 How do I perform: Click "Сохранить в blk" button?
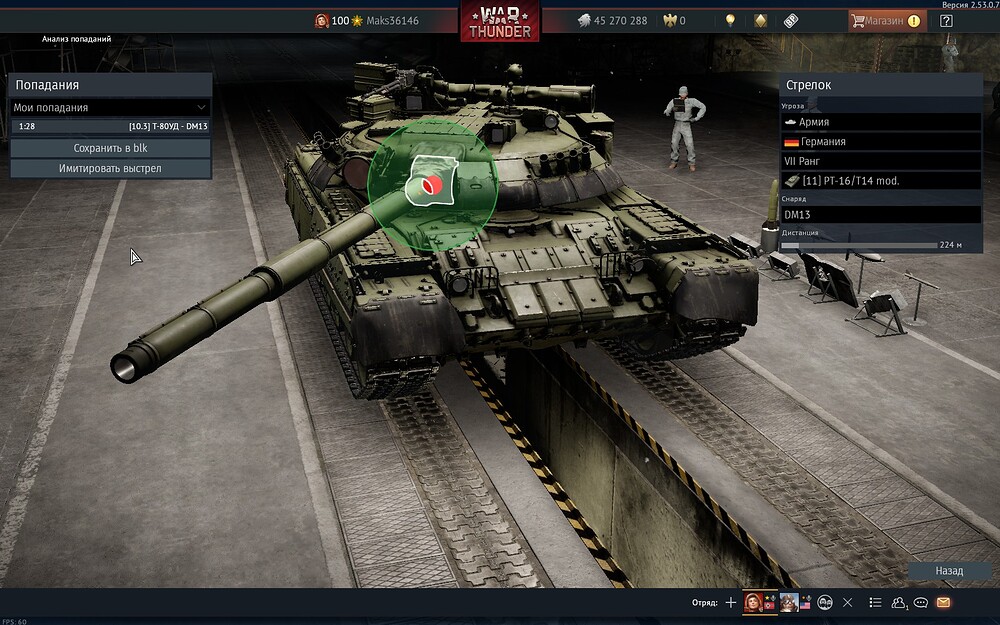pyautogui.click(x=110, y=148)
